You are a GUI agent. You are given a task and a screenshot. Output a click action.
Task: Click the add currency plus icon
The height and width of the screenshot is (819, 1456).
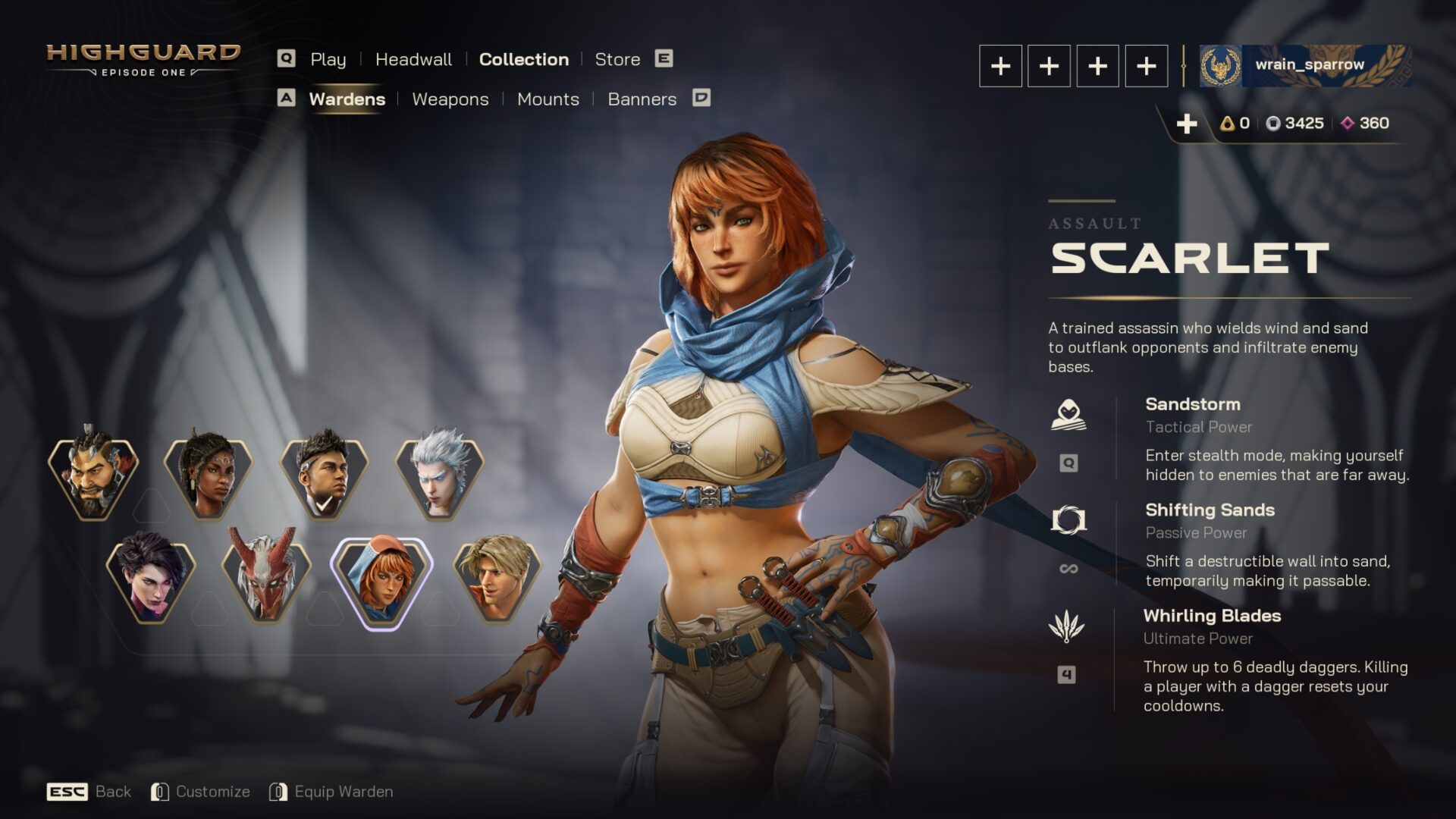coord(1188,121)
